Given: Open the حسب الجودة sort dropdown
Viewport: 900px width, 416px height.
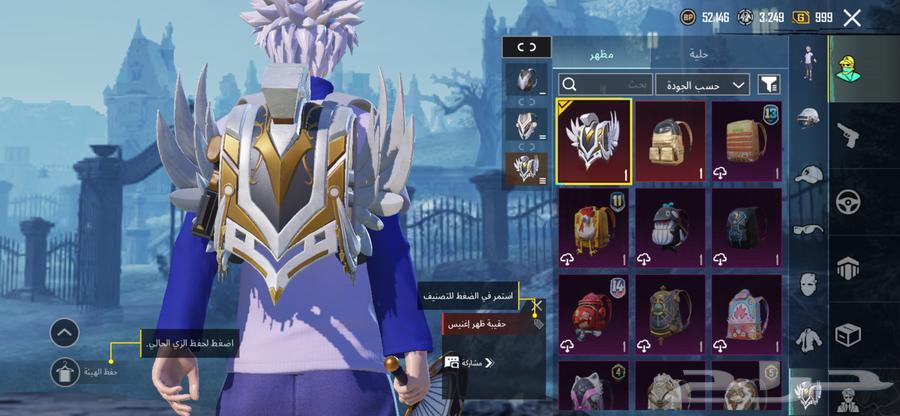Looking at the screenshot, I should point(702,85).
